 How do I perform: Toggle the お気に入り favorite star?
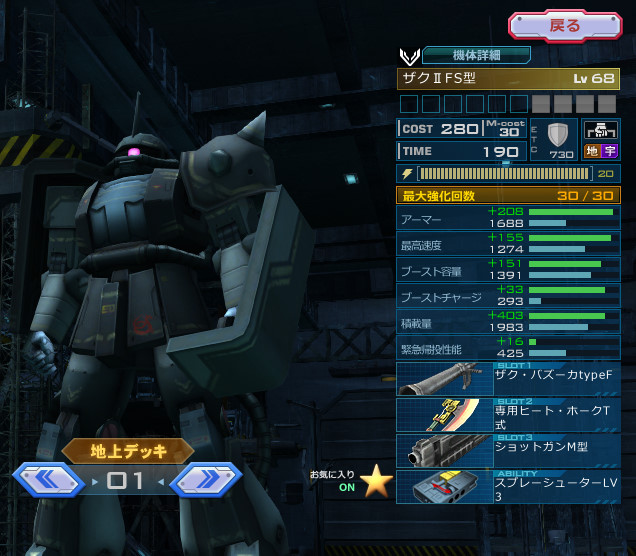coord(376,482)
